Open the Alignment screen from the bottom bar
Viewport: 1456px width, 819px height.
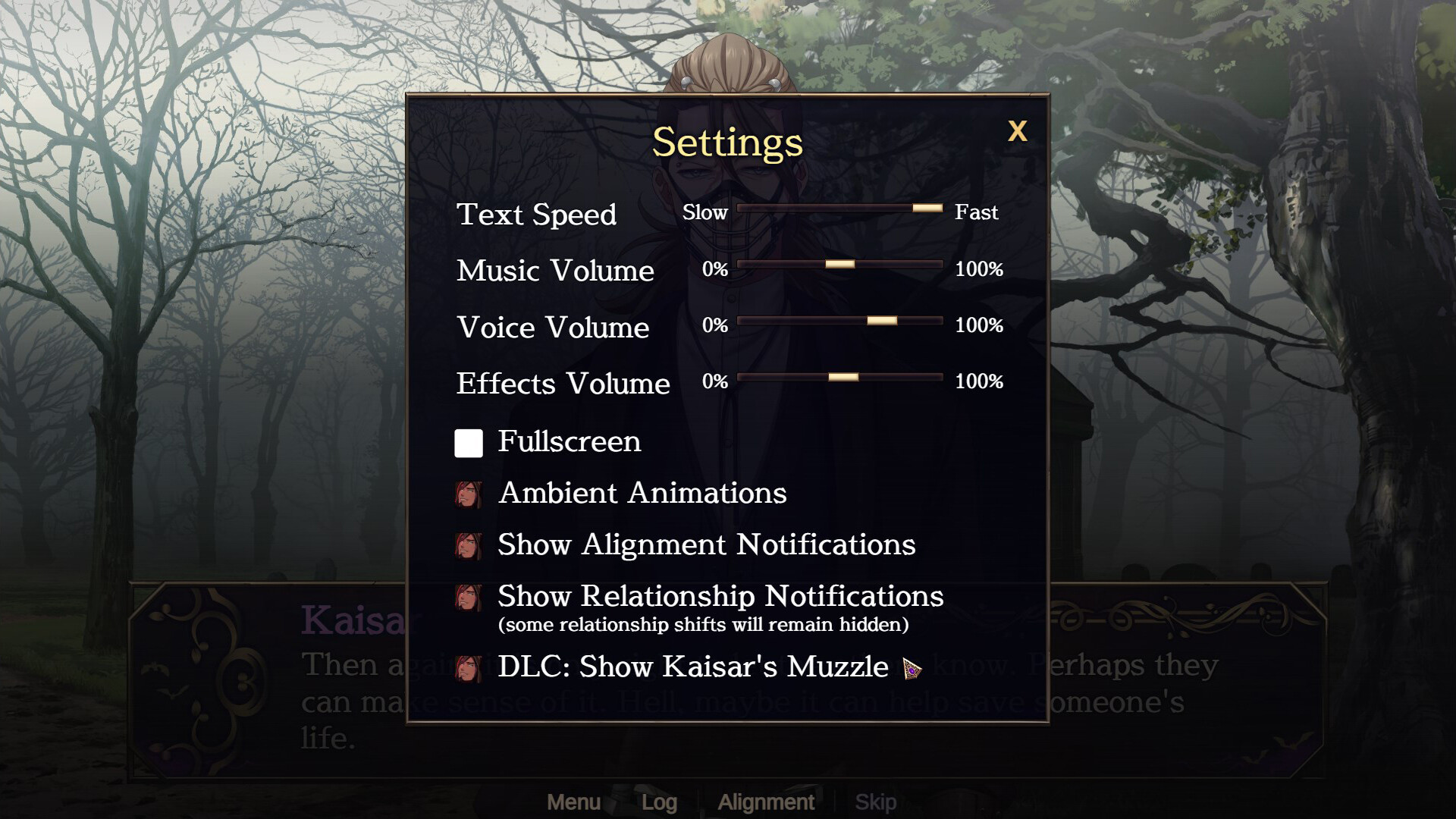click(766, 802)
